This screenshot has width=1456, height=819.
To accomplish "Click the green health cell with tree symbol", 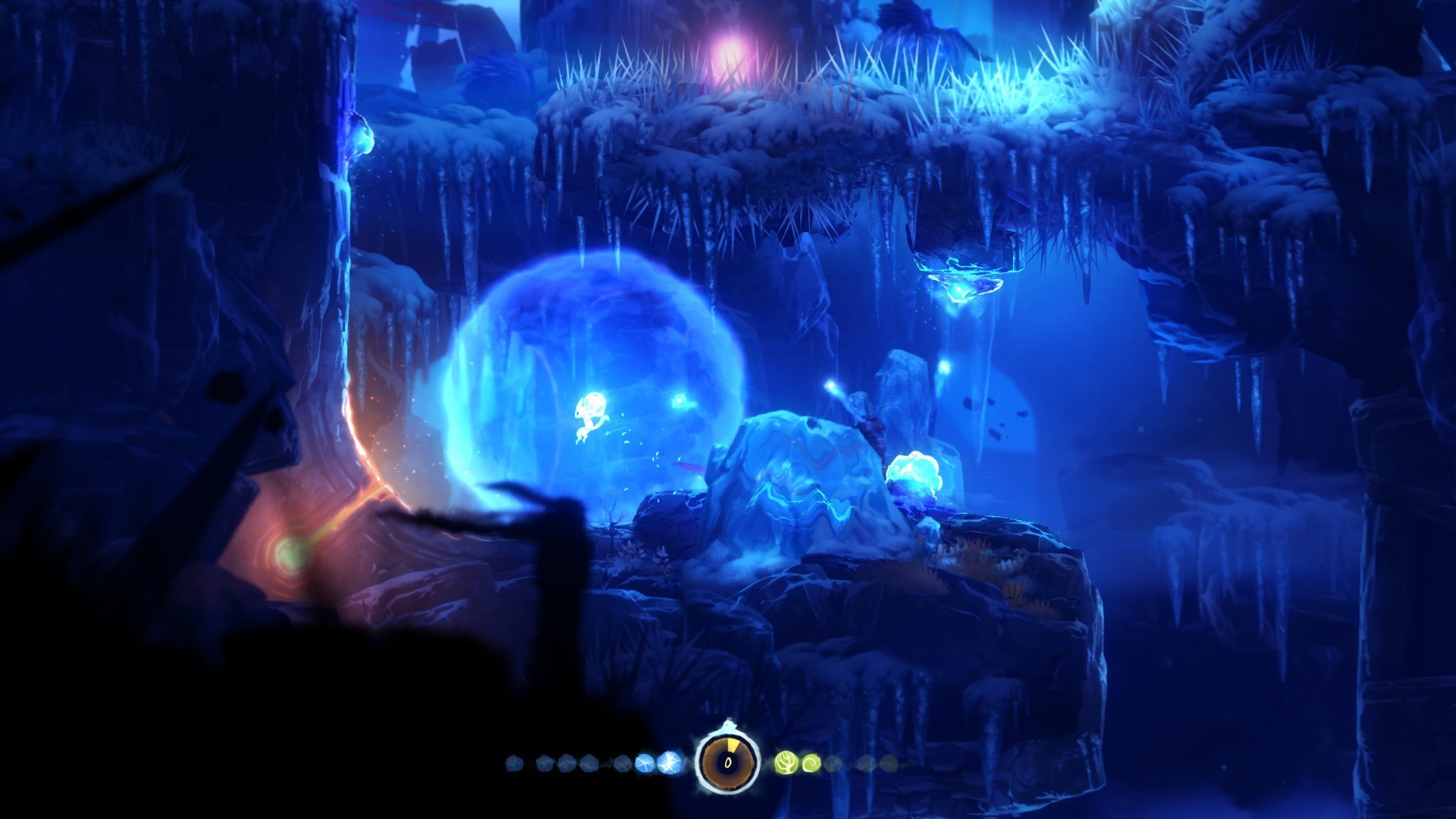I will (786, 763).
